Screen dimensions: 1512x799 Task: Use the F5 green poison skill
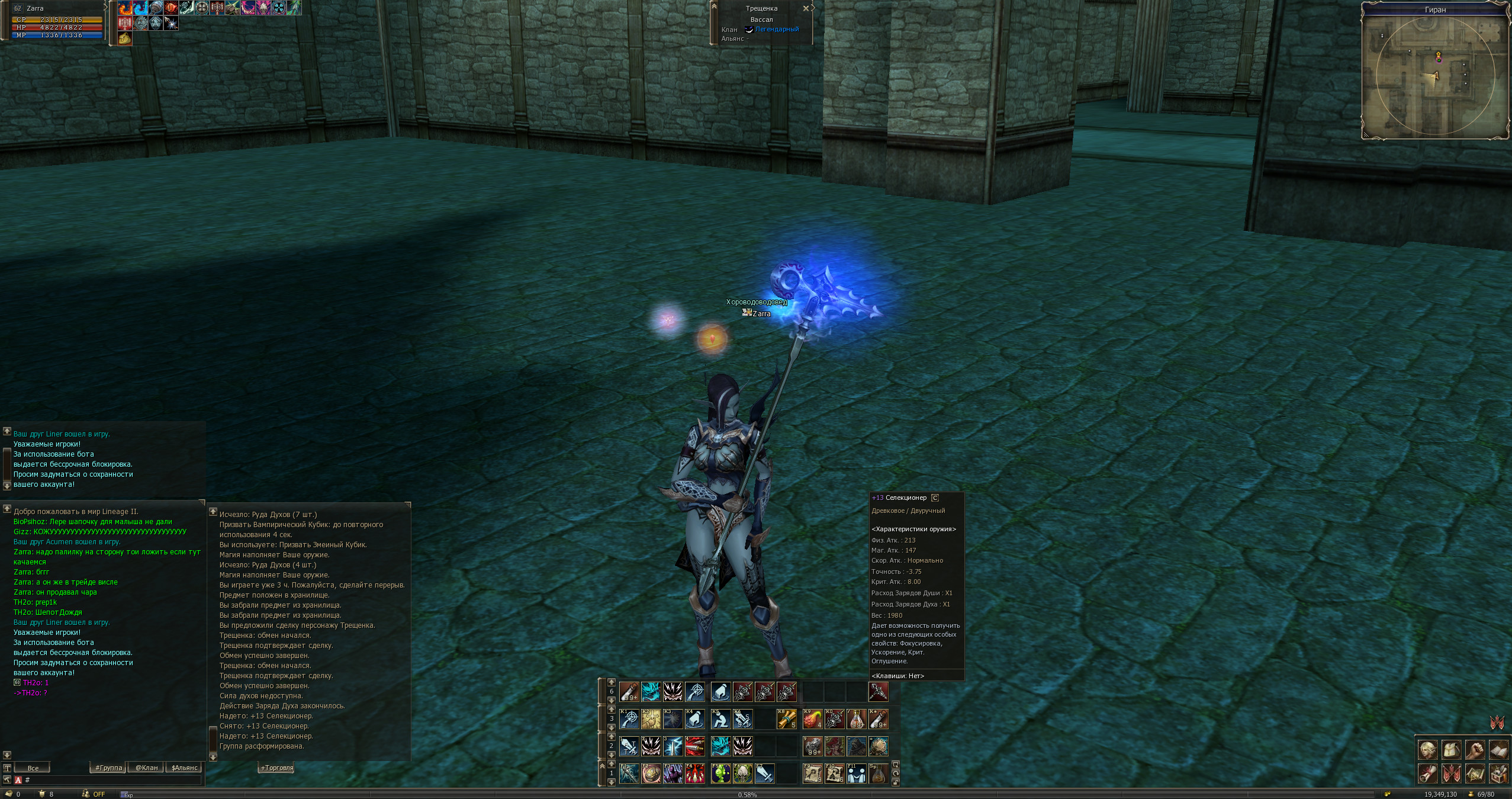pos(720,774)
